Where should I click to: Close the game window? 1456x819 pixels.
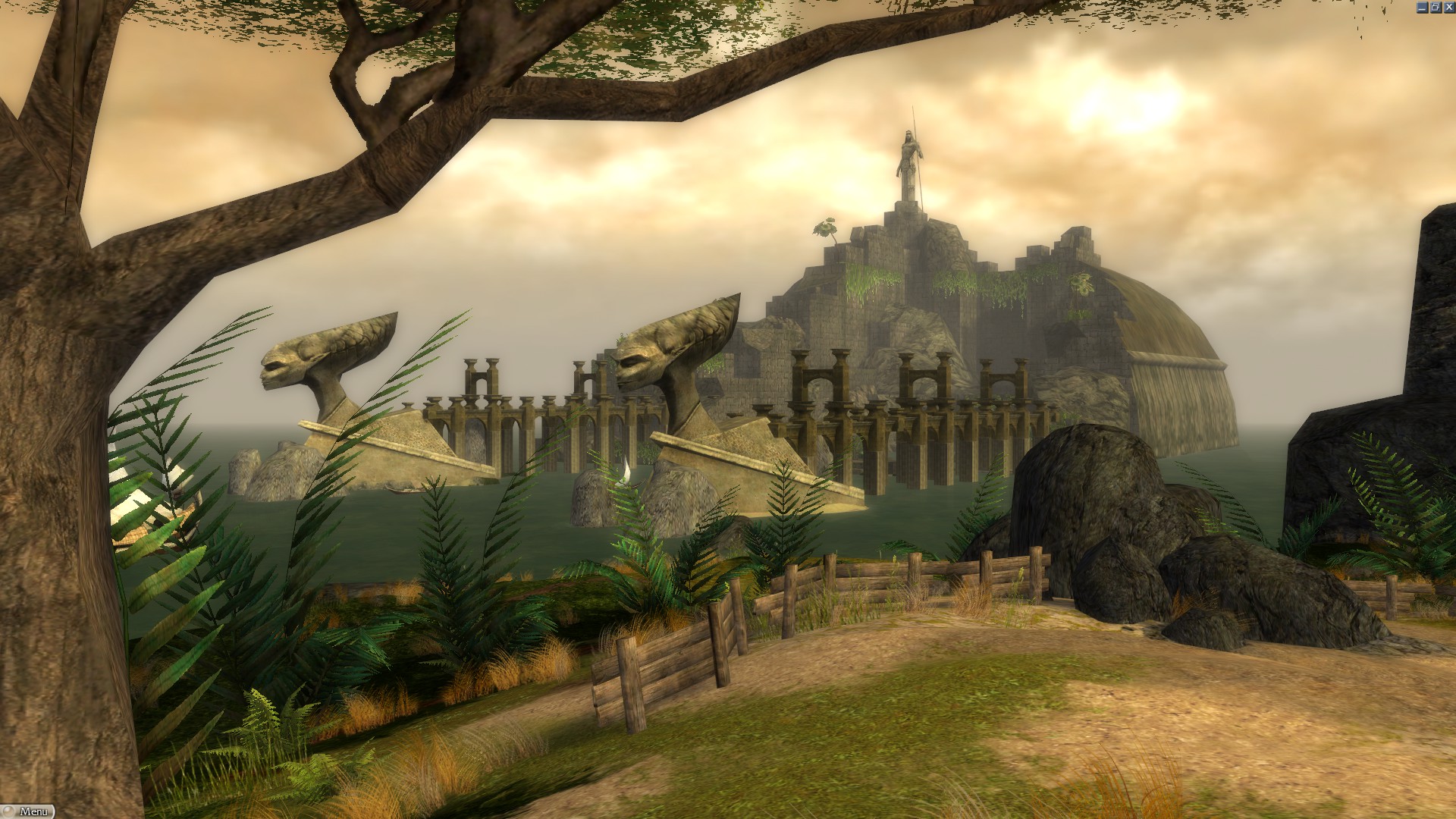coord(1448,7)
